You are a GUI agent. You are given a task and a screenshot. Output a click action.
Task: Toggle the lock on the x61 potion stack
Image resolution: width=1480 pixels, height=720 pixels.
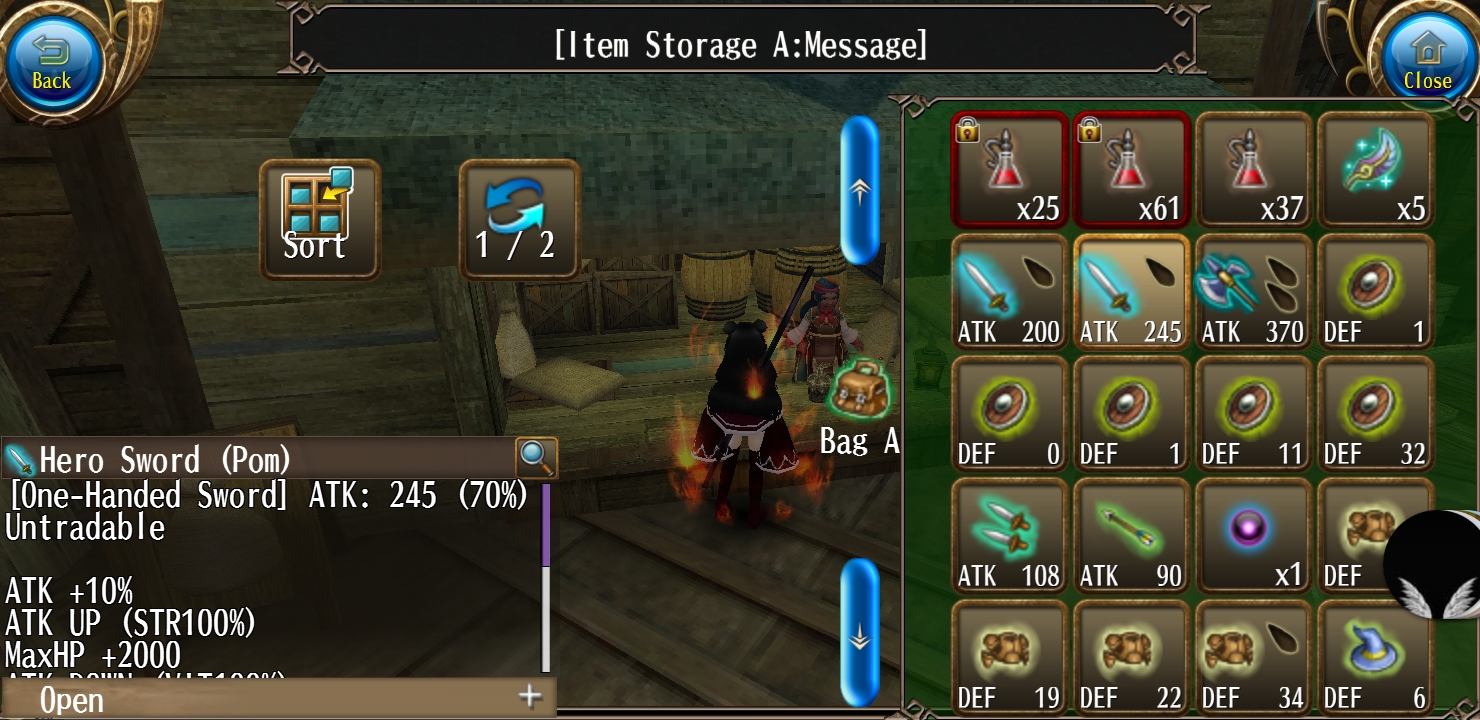pos(1088,131)
